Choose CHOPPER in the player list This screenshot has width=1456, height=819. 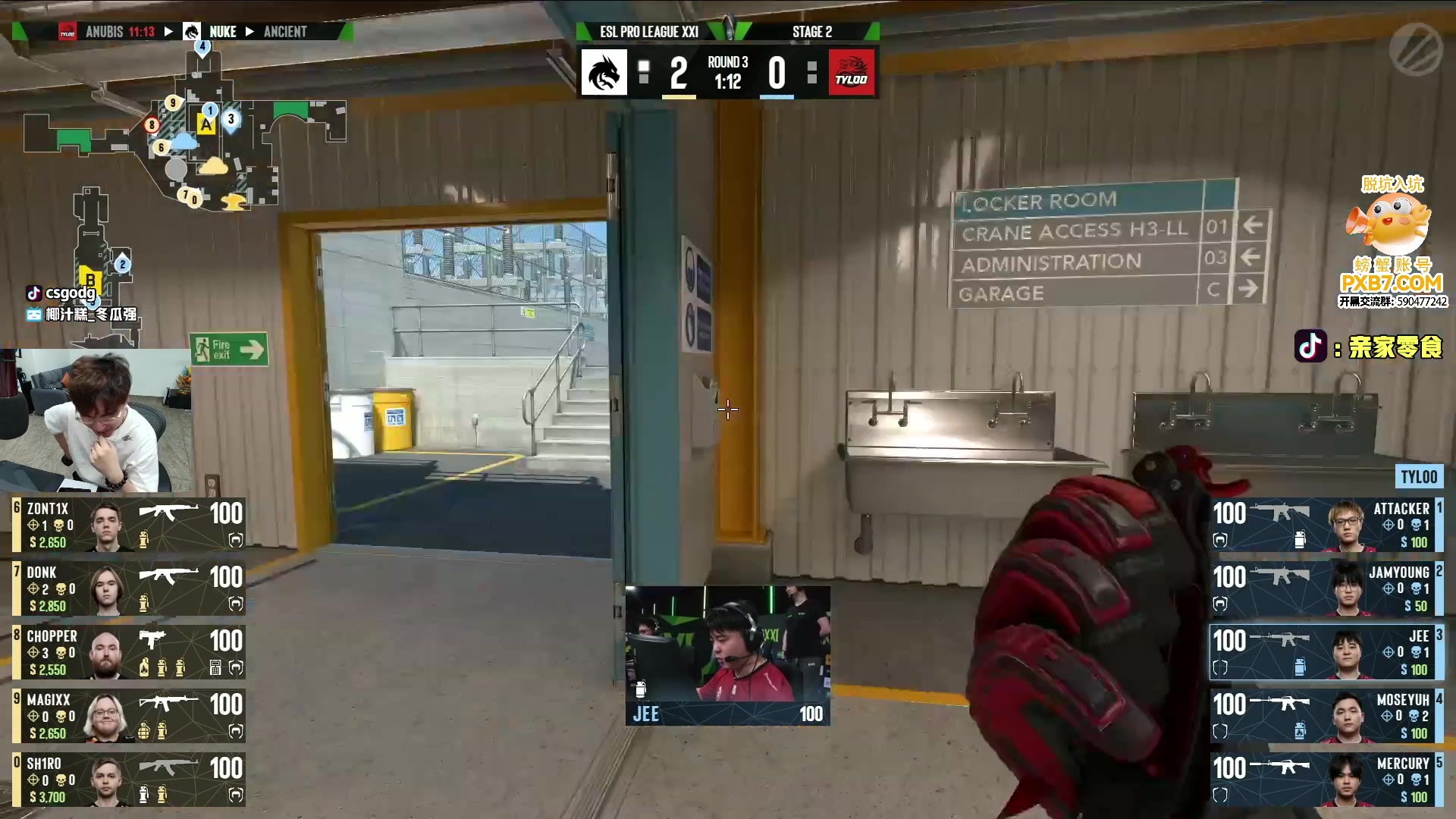129,652
